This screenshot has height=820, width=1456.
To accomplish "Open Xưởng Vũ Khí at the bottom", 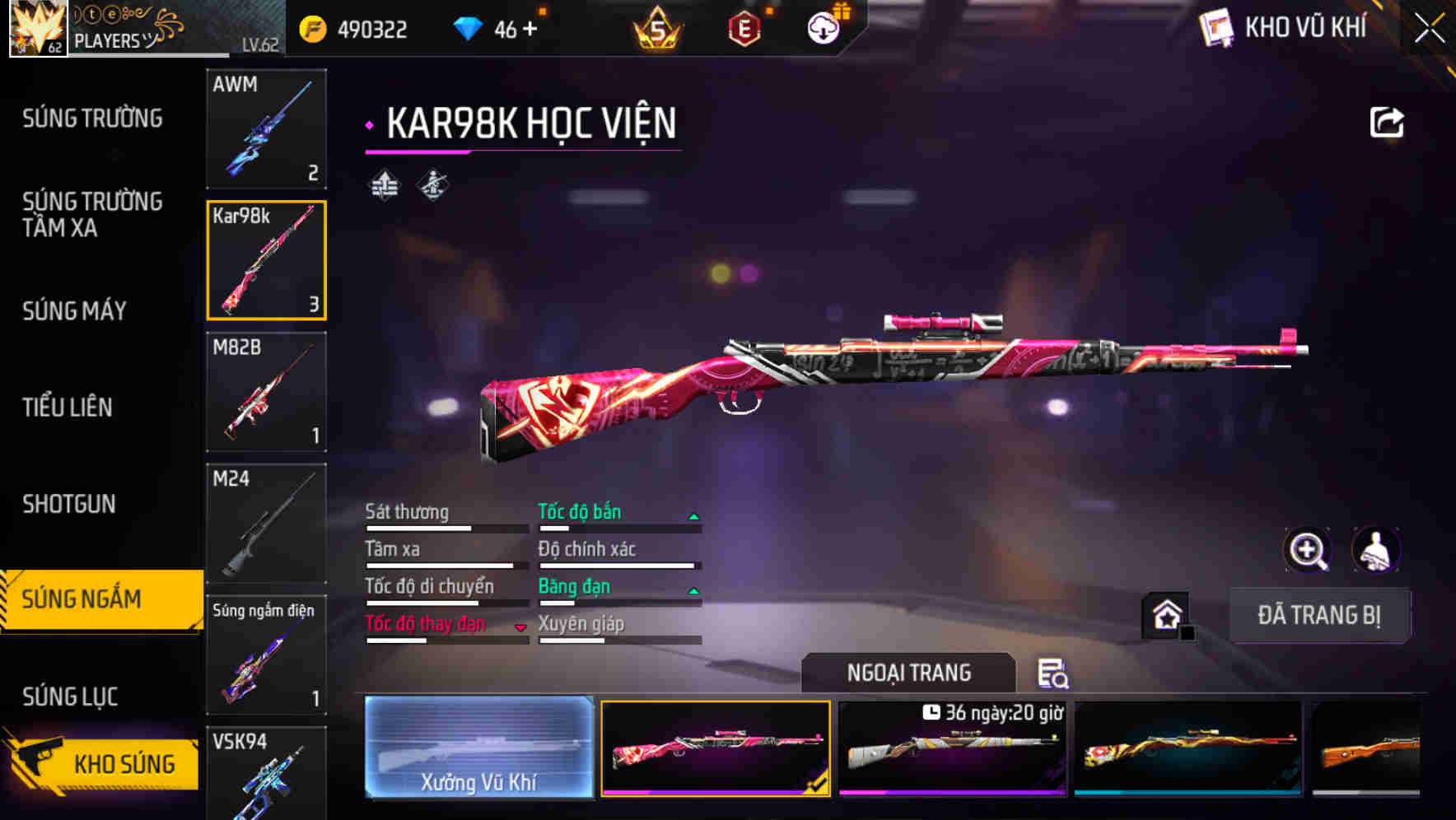I will [x=479, y=748].
